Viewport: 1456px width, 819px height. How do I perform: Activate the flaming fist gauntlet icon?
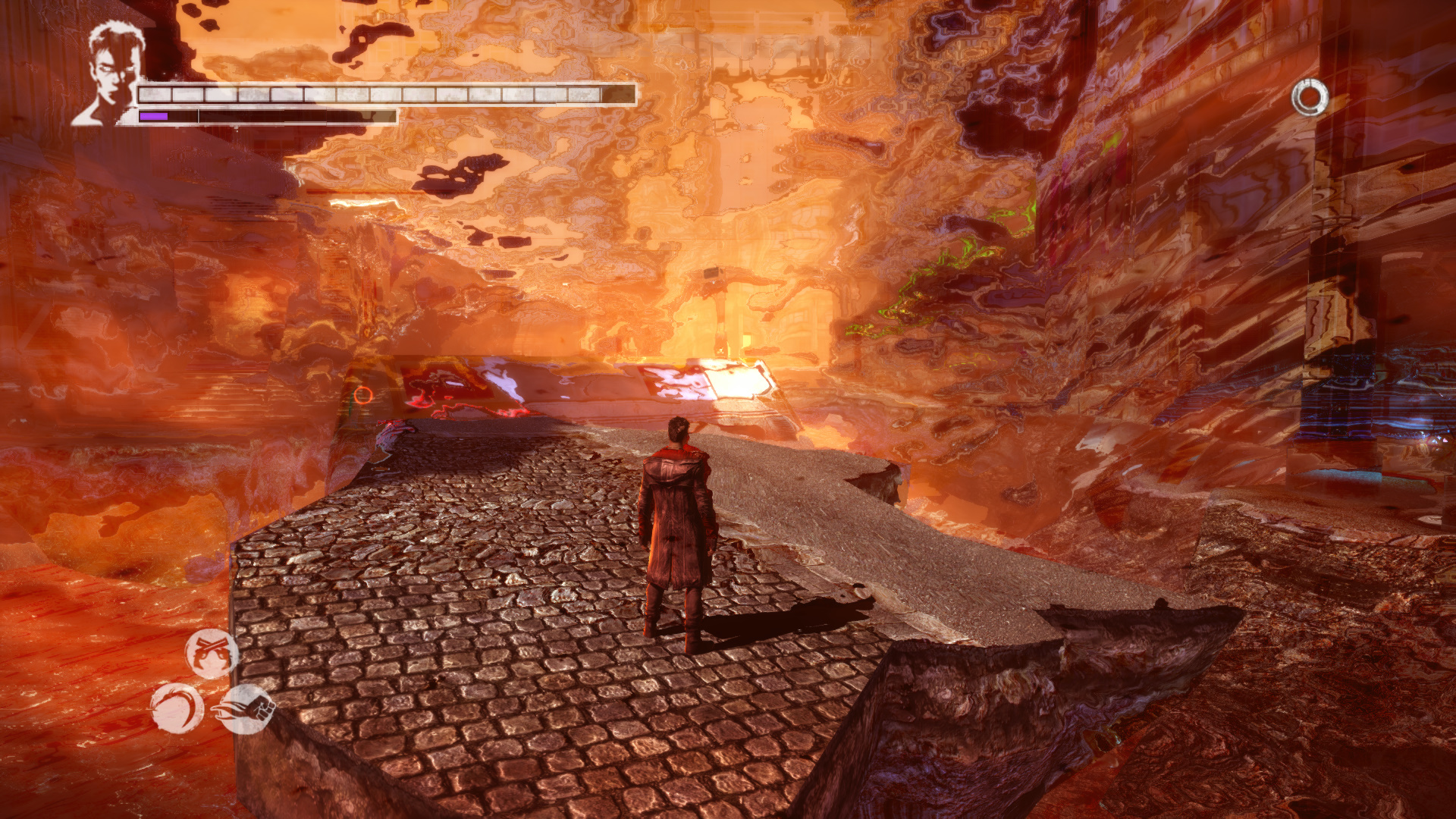click(x=246, y=709)
